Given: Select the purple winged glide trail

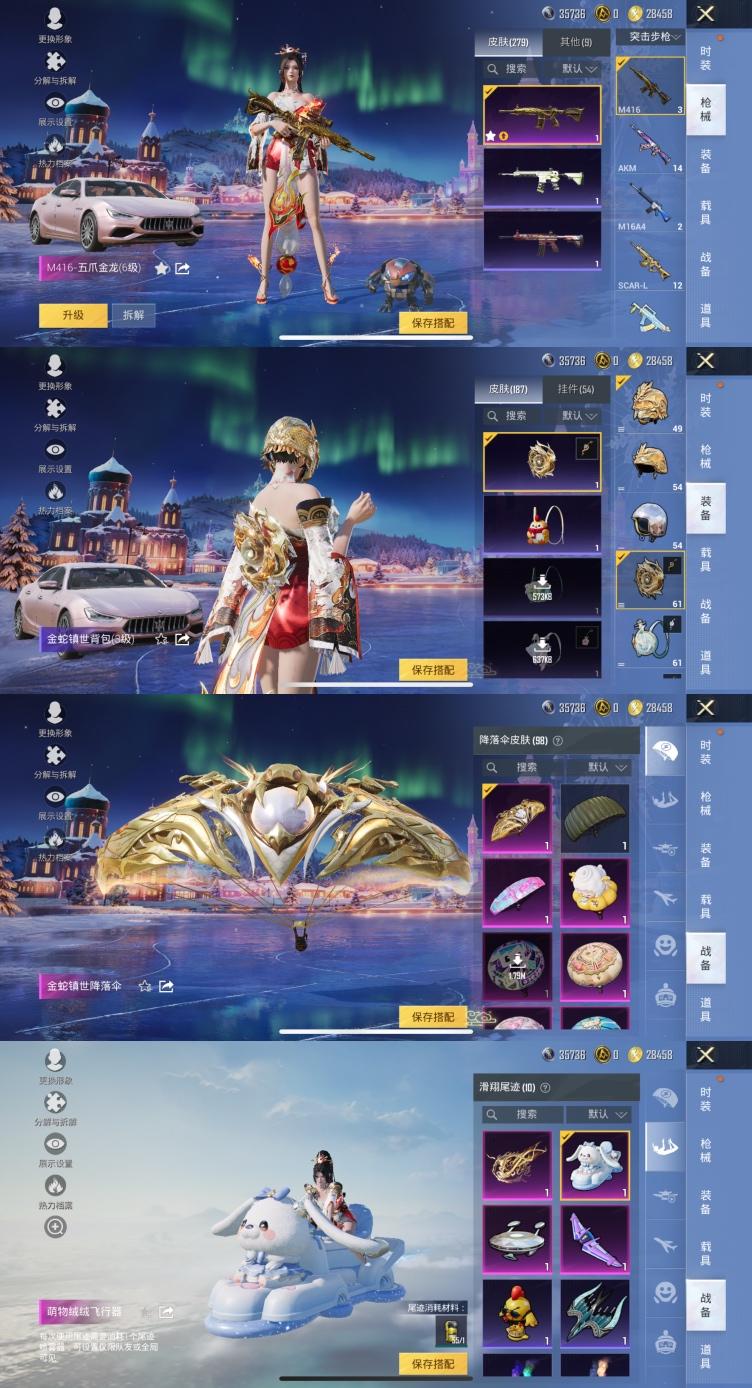Looking at the screenshot, I should tap(595, 1239).
